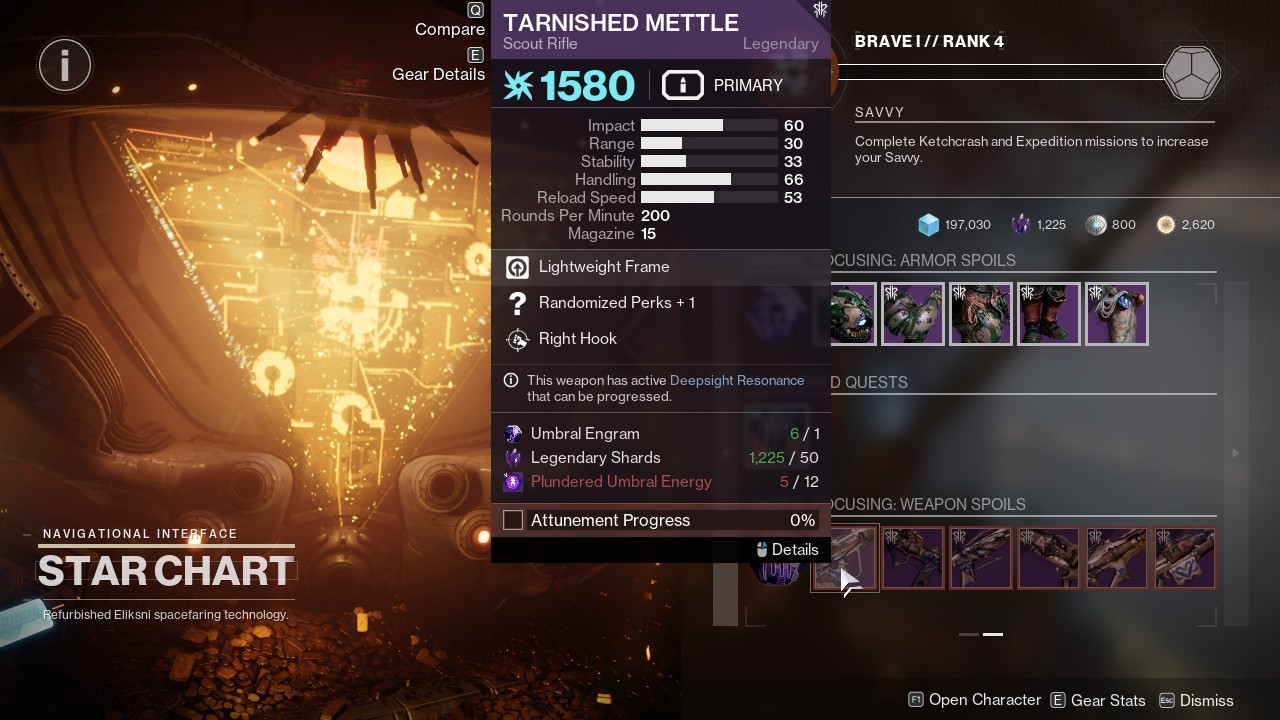Toggle the Attunement Progress checkbox
Viewport: 1280px width, 720px height.
tap(513, 520)
